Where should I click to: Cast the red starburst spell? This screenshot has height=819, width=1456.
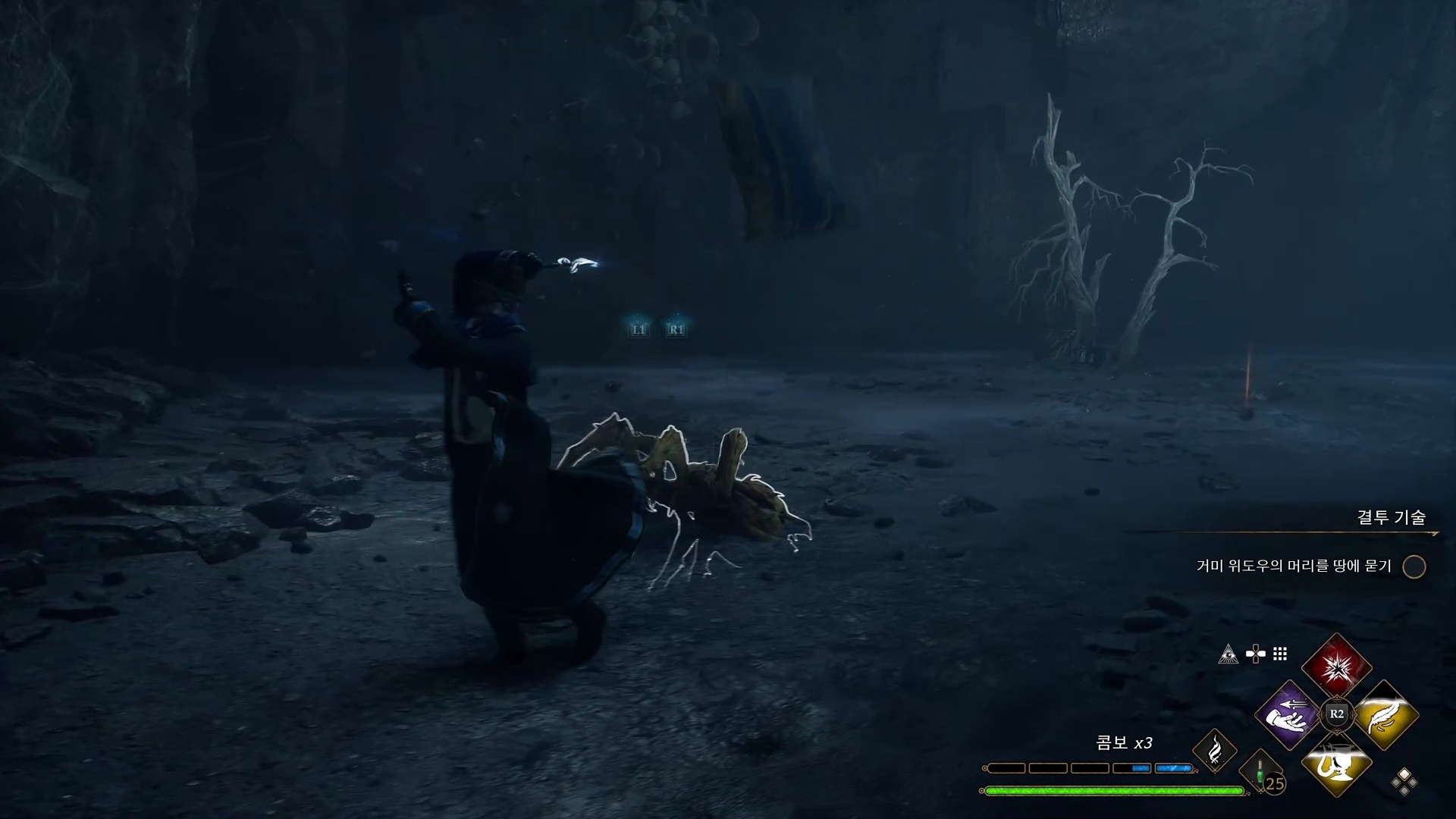(x=1336, y=667)
